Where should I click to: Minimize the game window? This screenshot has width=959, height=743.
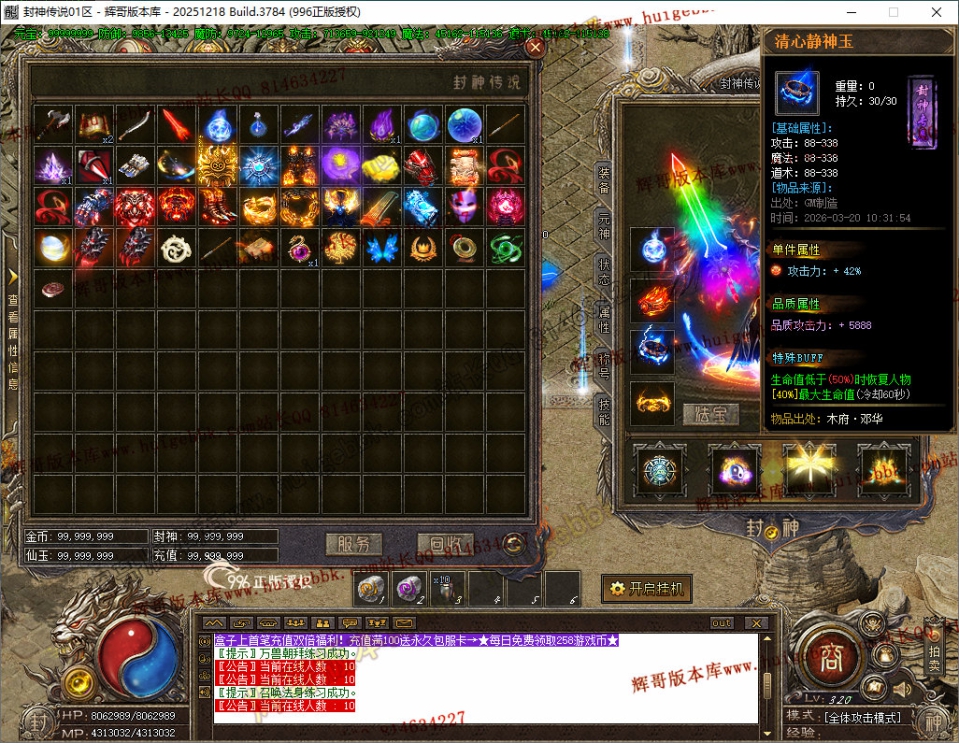[x=847, y=12]
